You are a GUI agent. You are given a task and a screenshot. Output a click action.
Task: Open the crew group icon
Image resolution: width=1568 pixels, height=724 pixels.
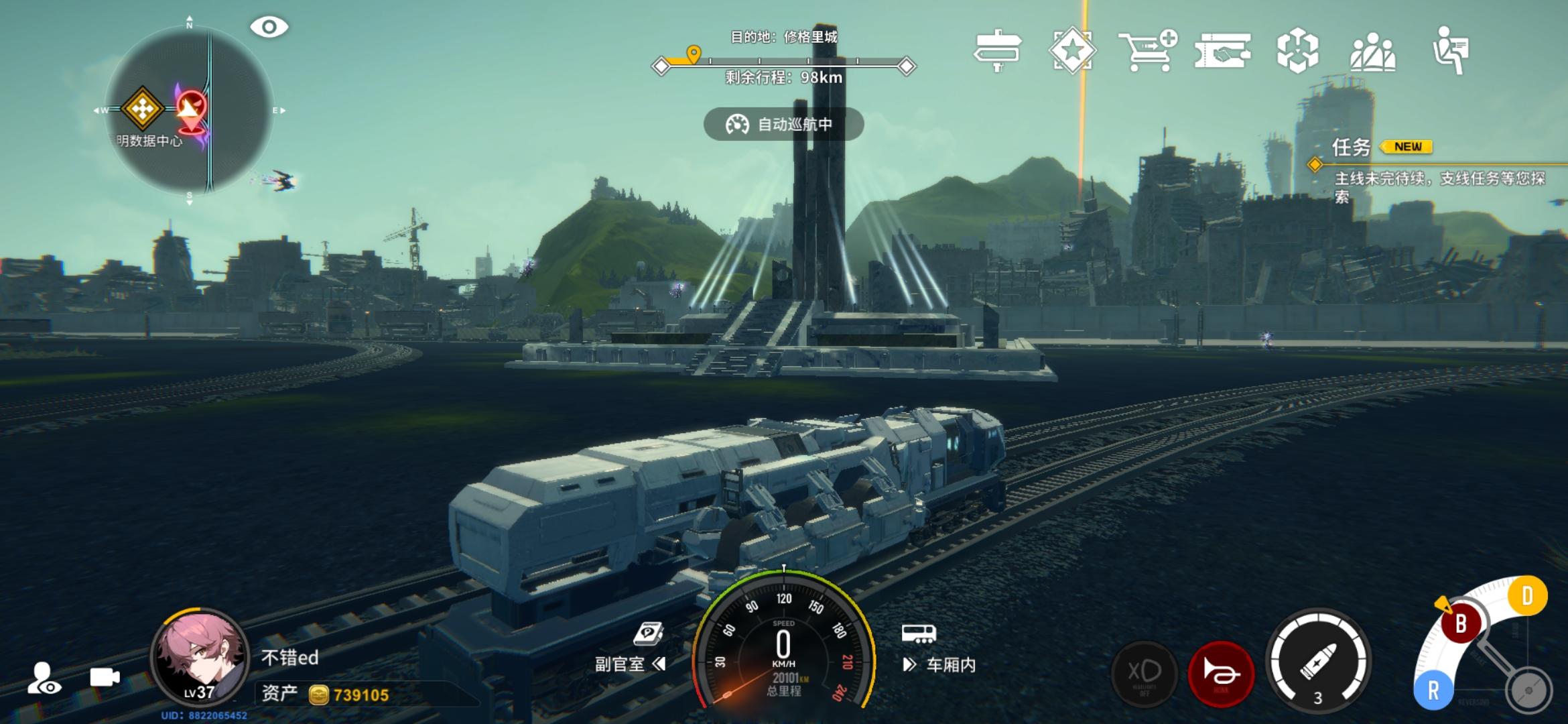tap(1372, 51)
